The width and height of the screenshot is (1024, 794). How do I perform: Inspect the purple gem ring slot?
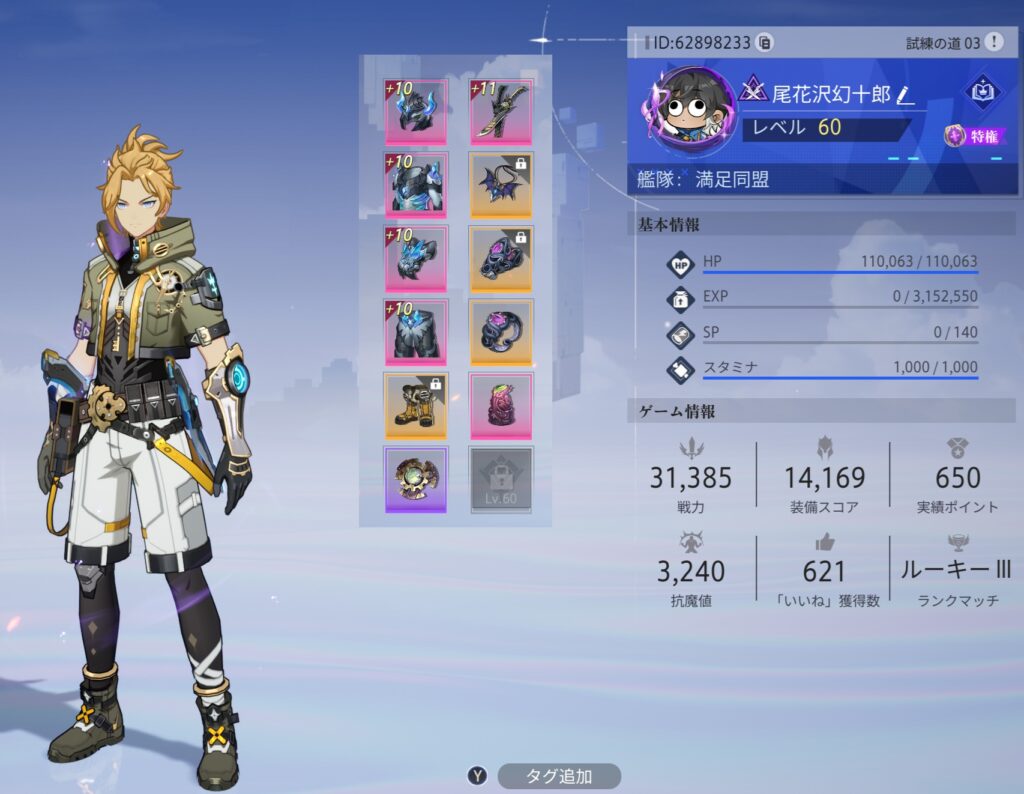(501, 332)
